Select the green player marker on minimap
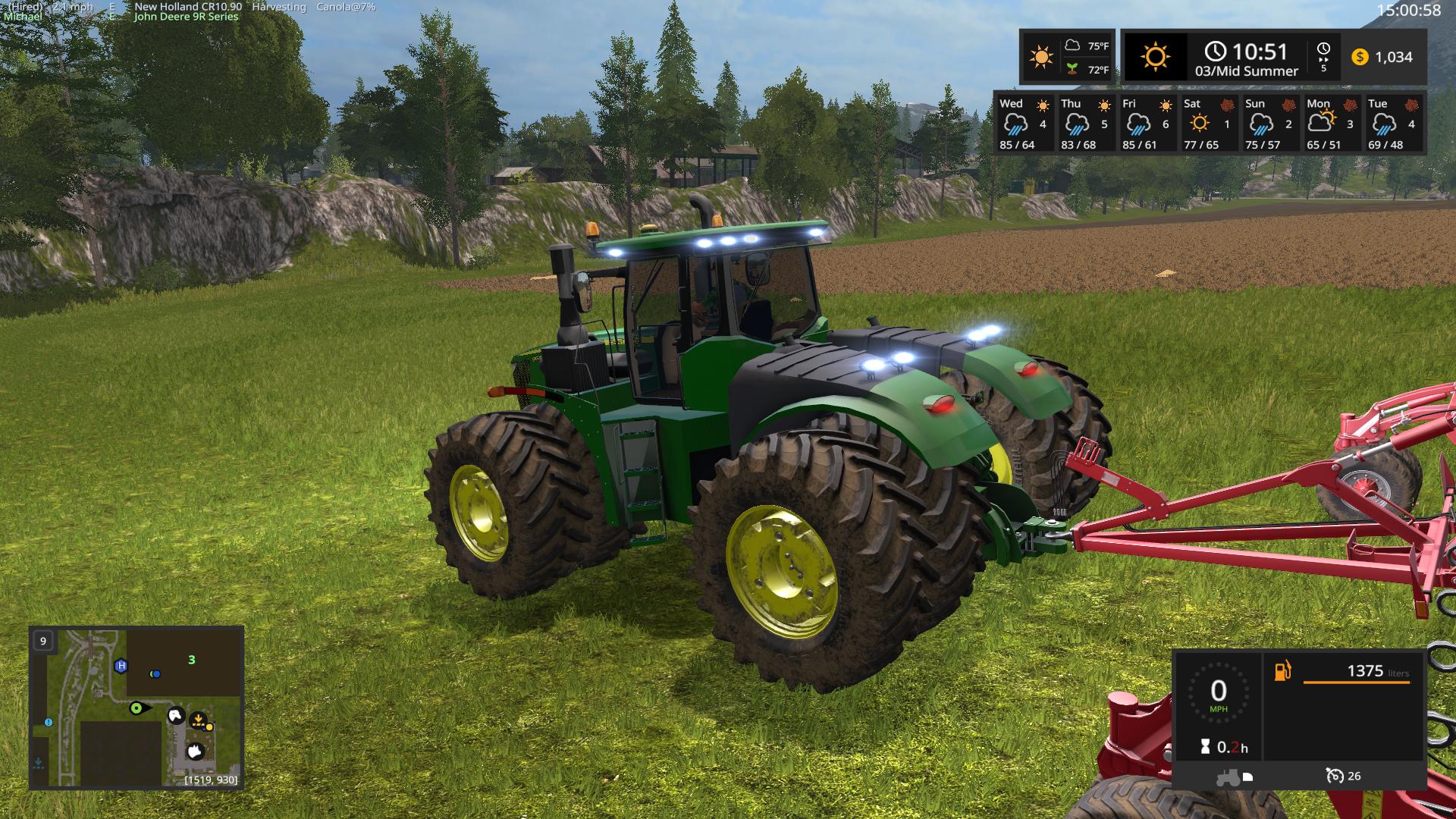Image resolution: width=1456 pixels, height=819 pixels. coord(136,708)
